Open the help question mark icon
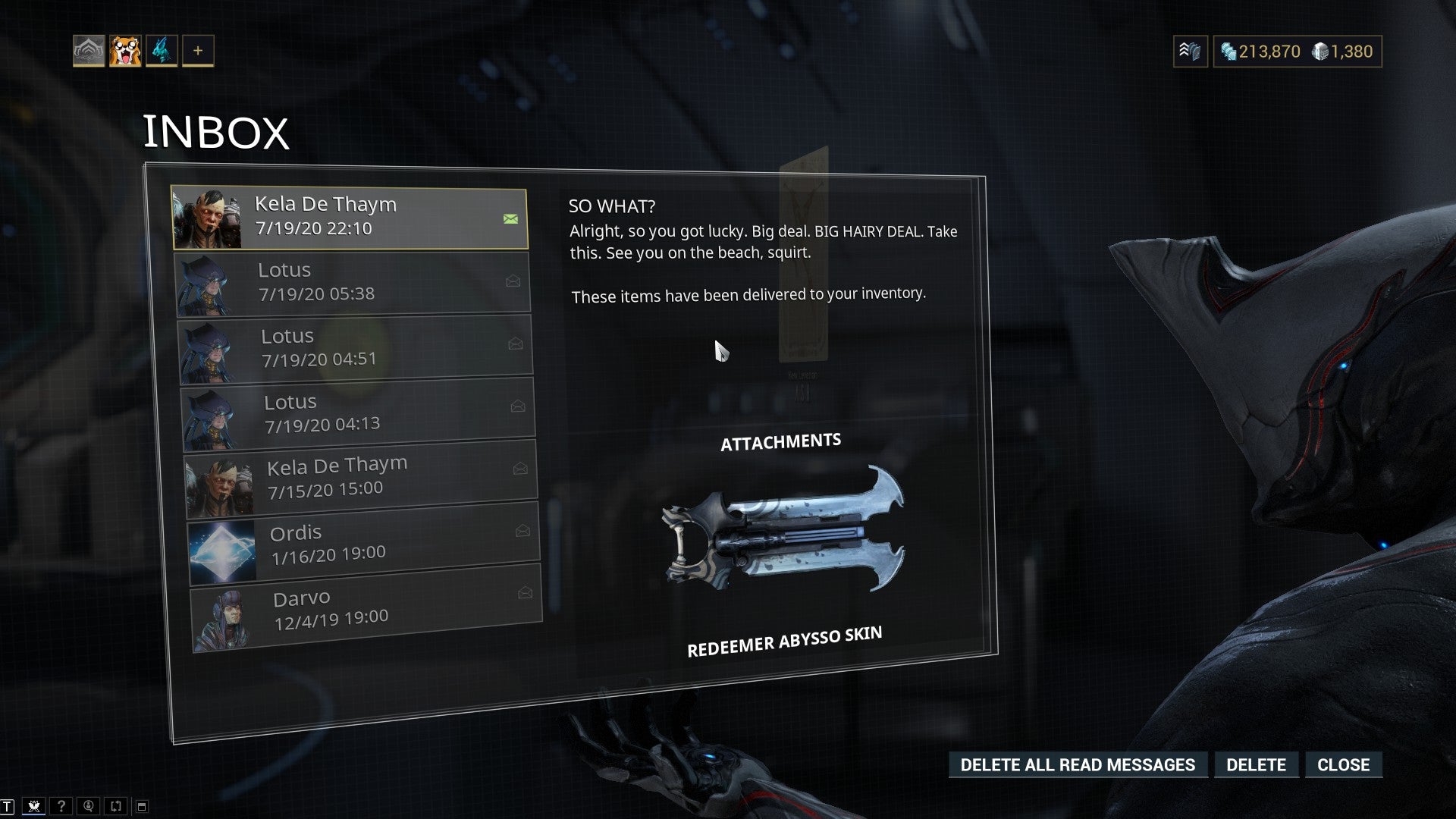The height and width of the screenshot is (819, 1456). [x=61, y=806]
